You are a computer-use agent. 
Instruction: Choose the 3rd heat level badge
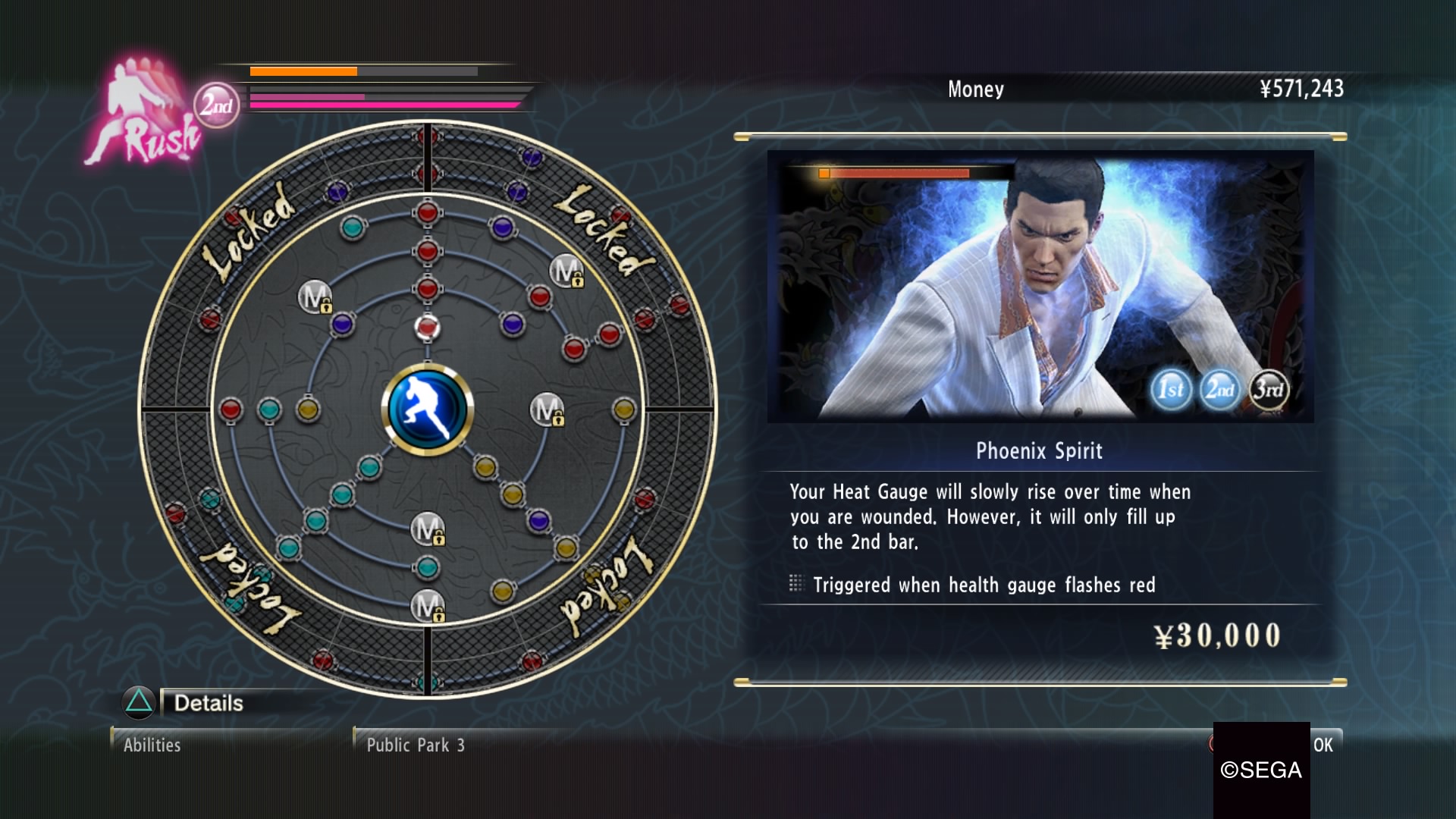tap(1269, 390)
